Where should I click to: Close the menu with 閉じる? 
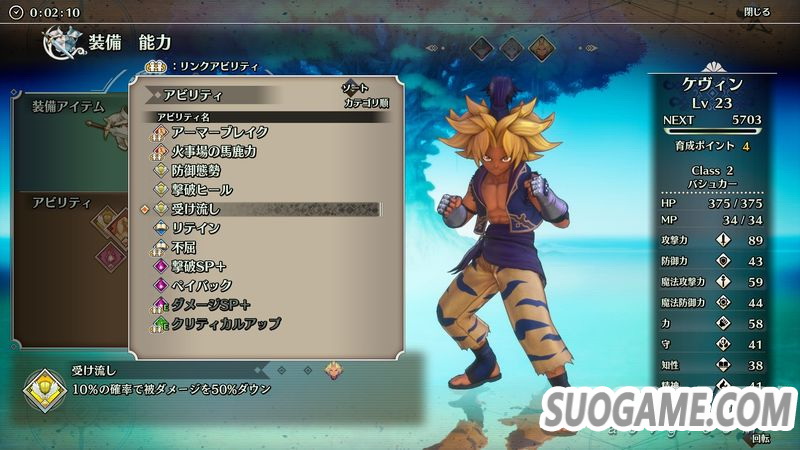point(757,12)
